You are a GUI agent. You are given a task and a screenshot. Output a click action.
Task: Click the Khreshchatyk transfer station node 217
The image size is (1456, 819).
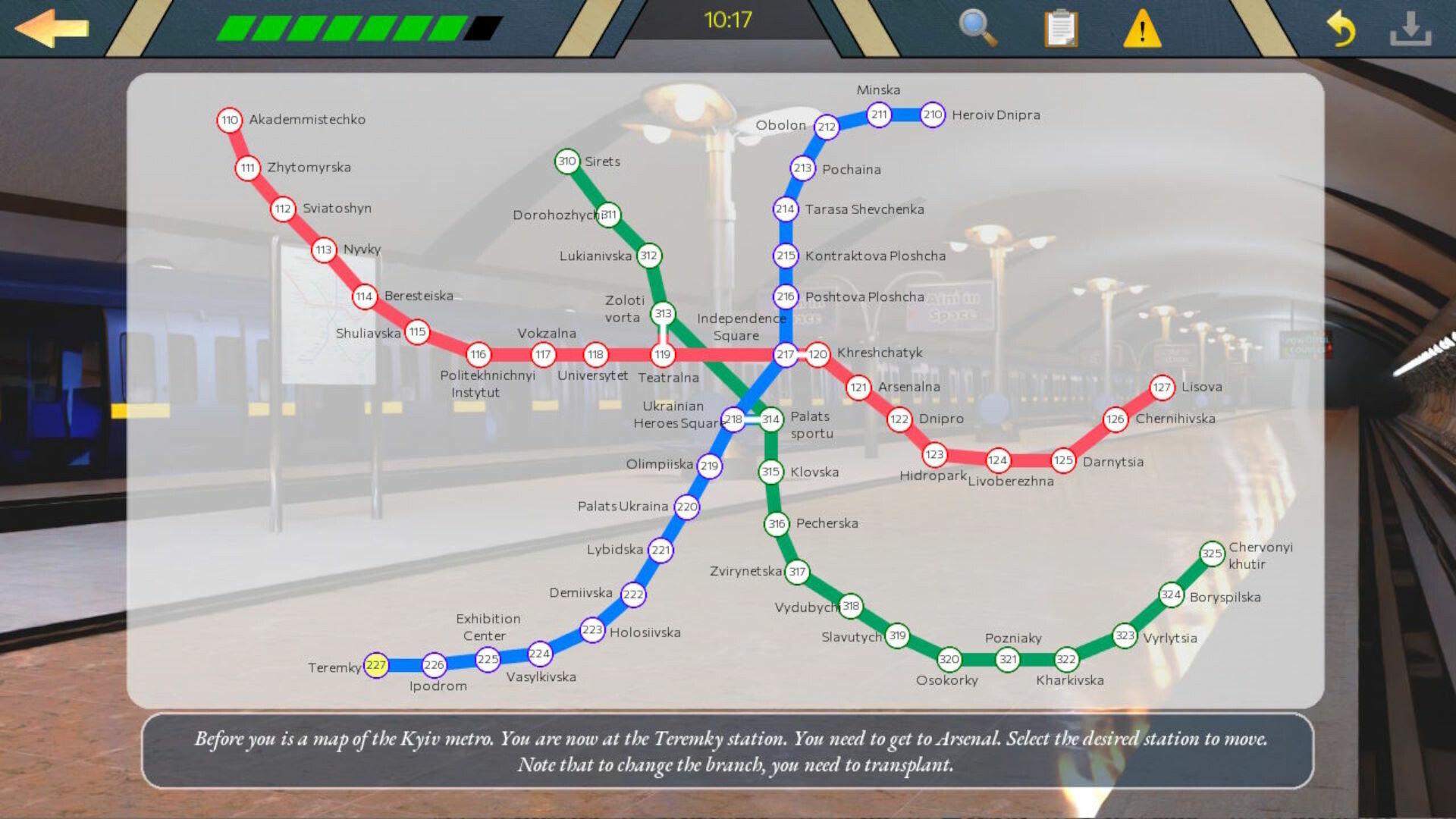(x=785, y=353)
